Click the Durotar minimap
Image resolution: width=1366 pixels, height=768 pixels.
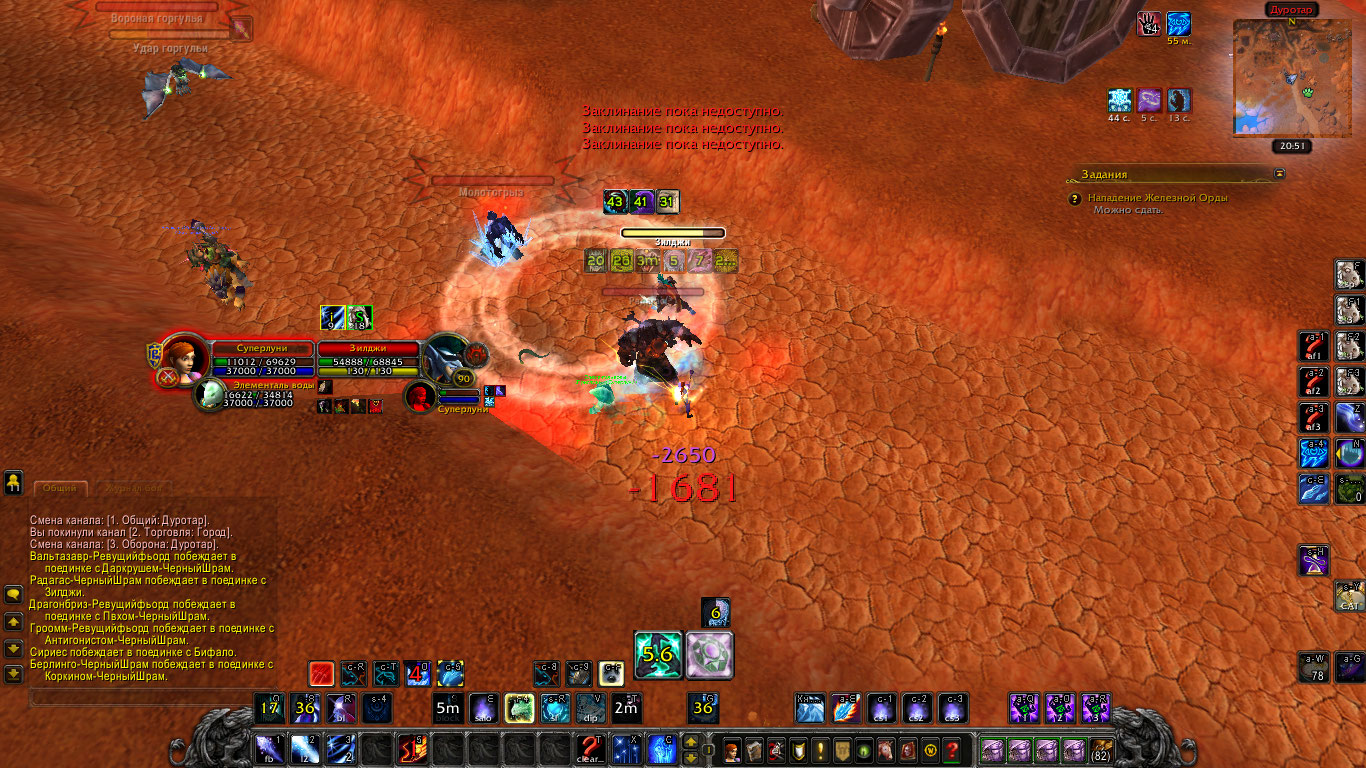1289,77
